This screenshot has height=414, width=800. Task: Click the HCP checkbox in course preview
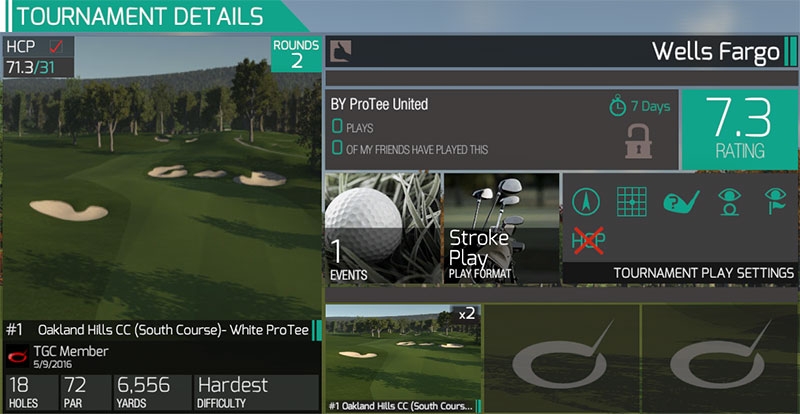click(58, 46)
